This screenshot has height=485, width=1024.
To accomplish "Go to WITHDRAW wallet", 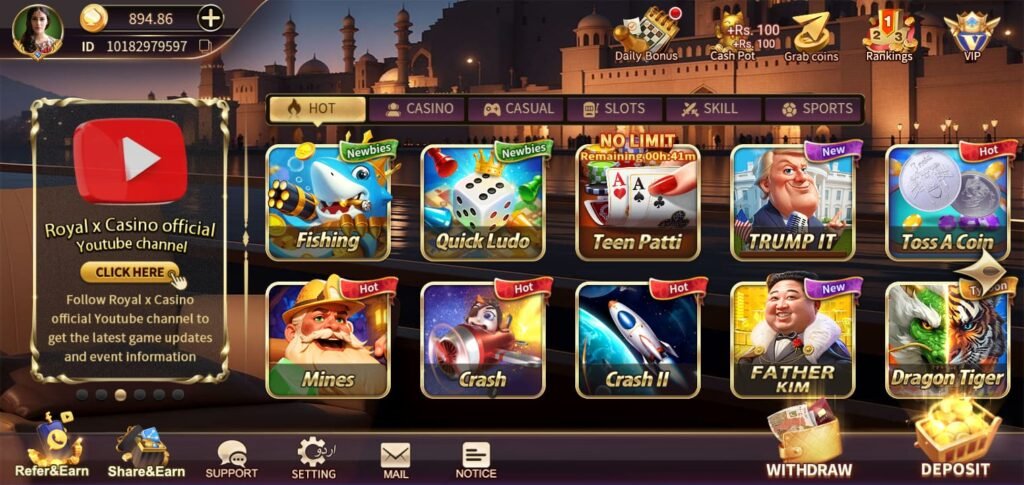I will 808,440.
